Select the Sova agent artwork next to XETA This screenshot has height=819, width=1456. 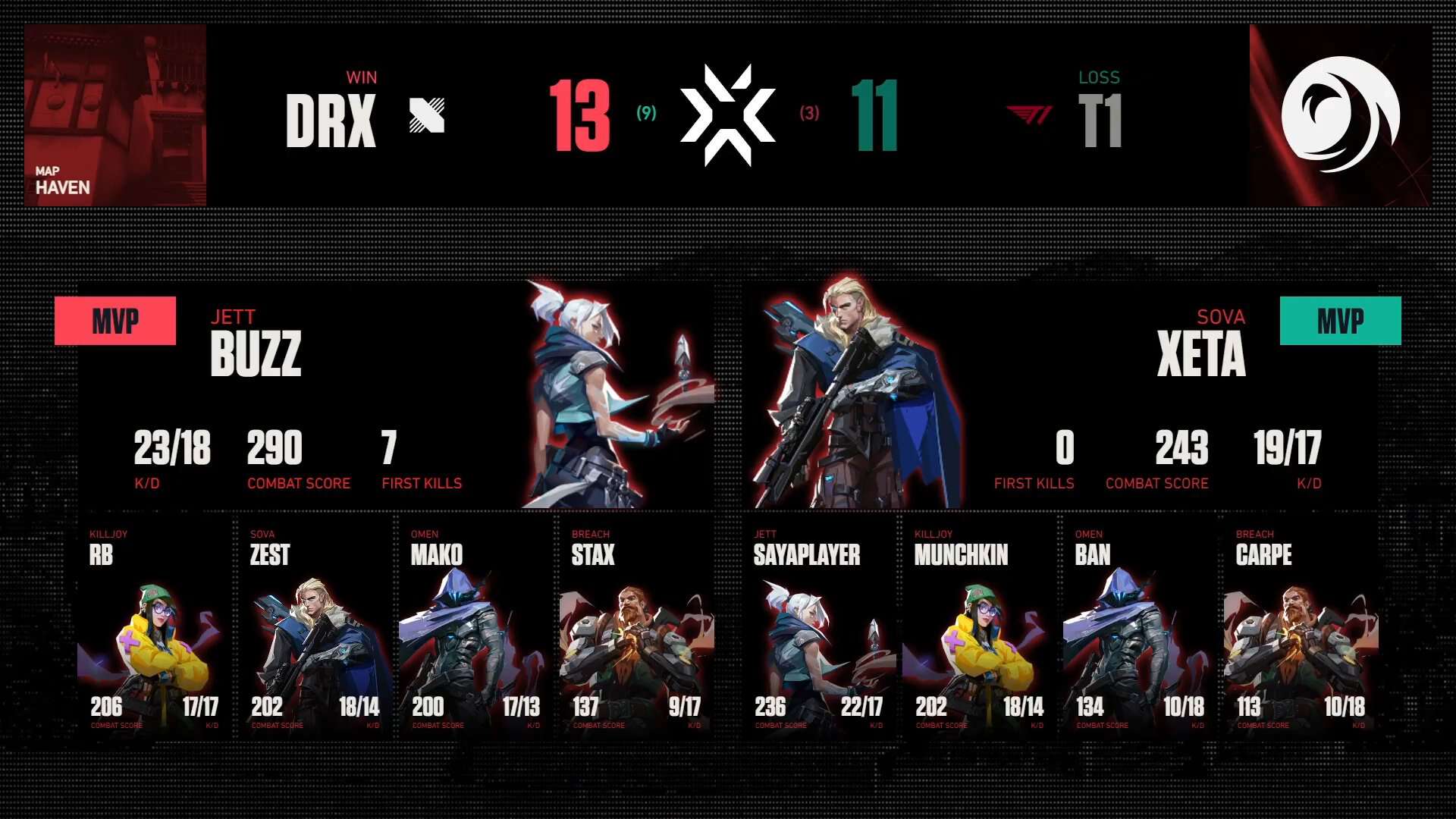857,394
